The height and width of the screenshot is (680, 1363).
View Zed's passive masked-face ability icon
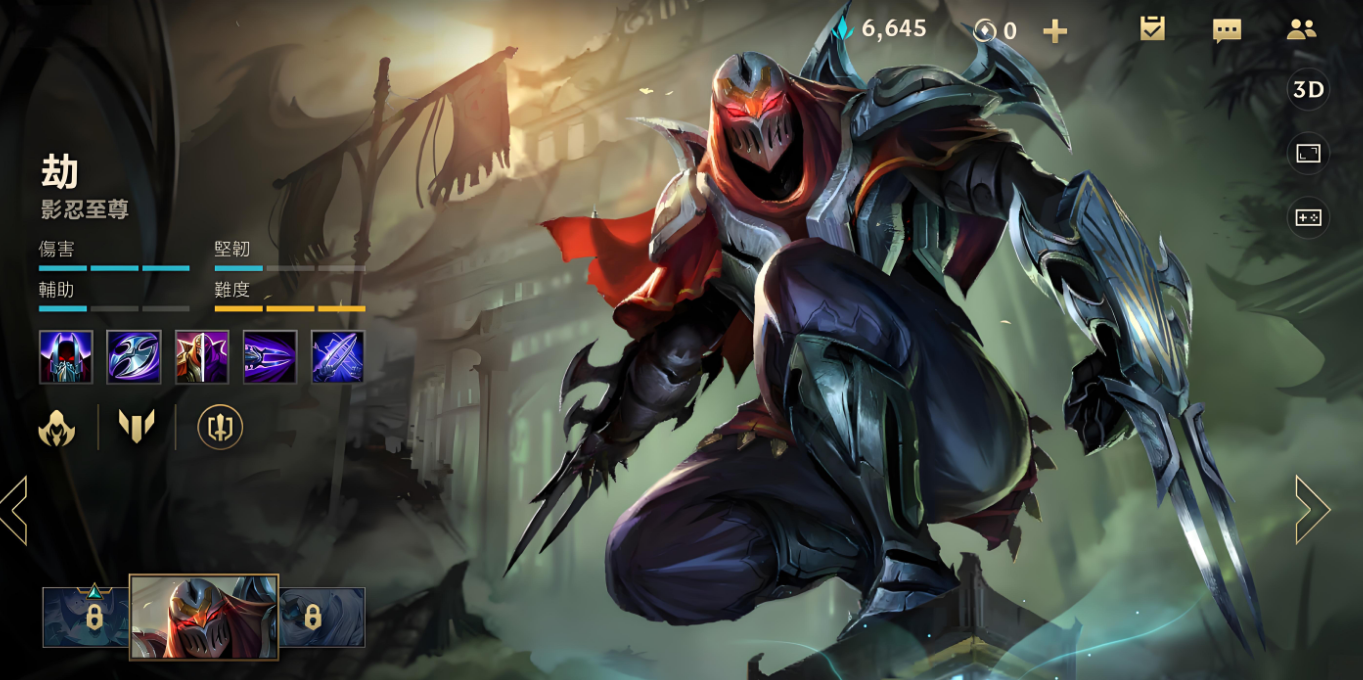tap(66, 357)
